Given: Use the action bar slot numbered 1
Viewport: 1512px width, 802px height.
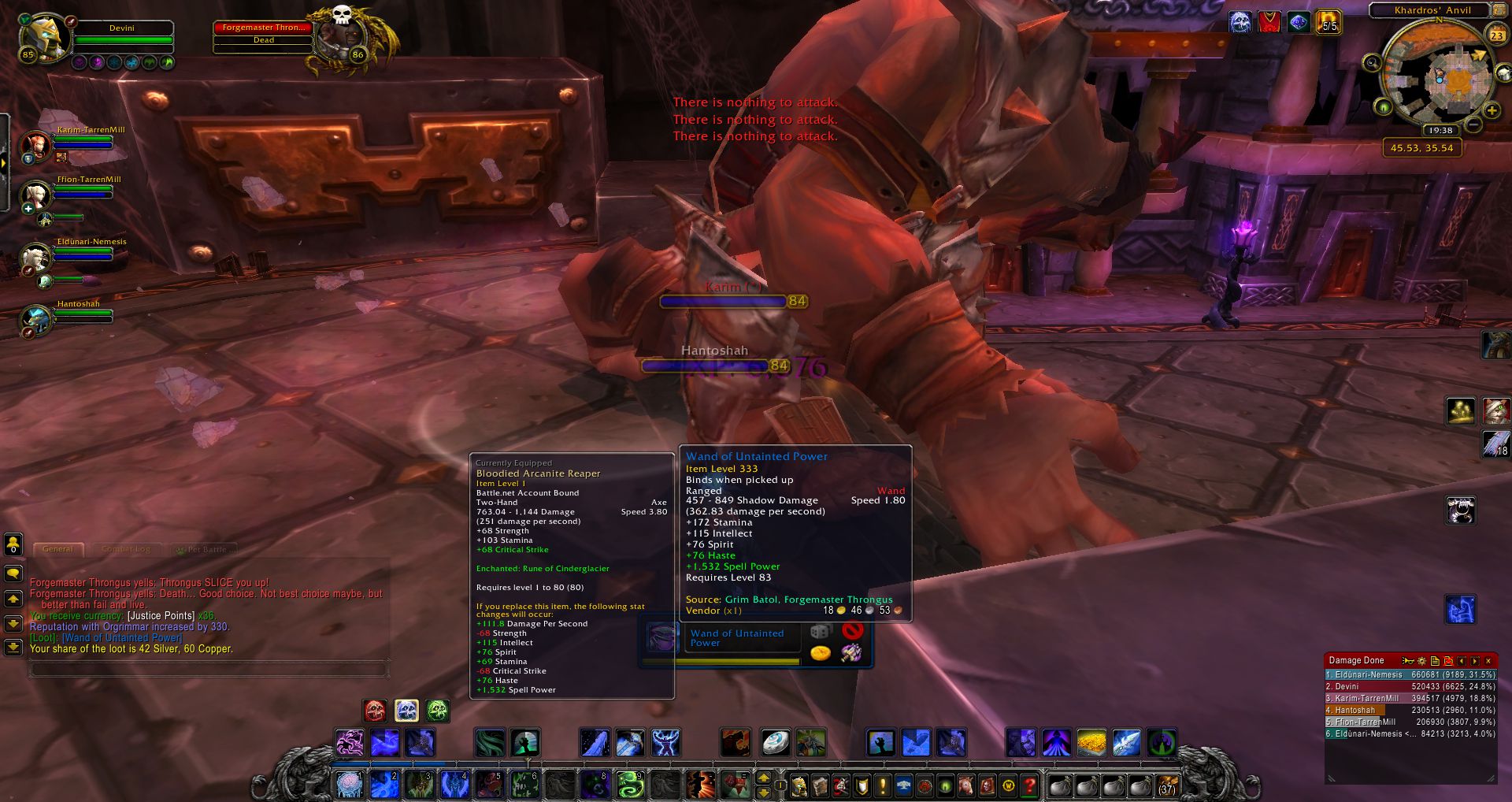Looking at the screenshot, I should (x=350, y=785).
